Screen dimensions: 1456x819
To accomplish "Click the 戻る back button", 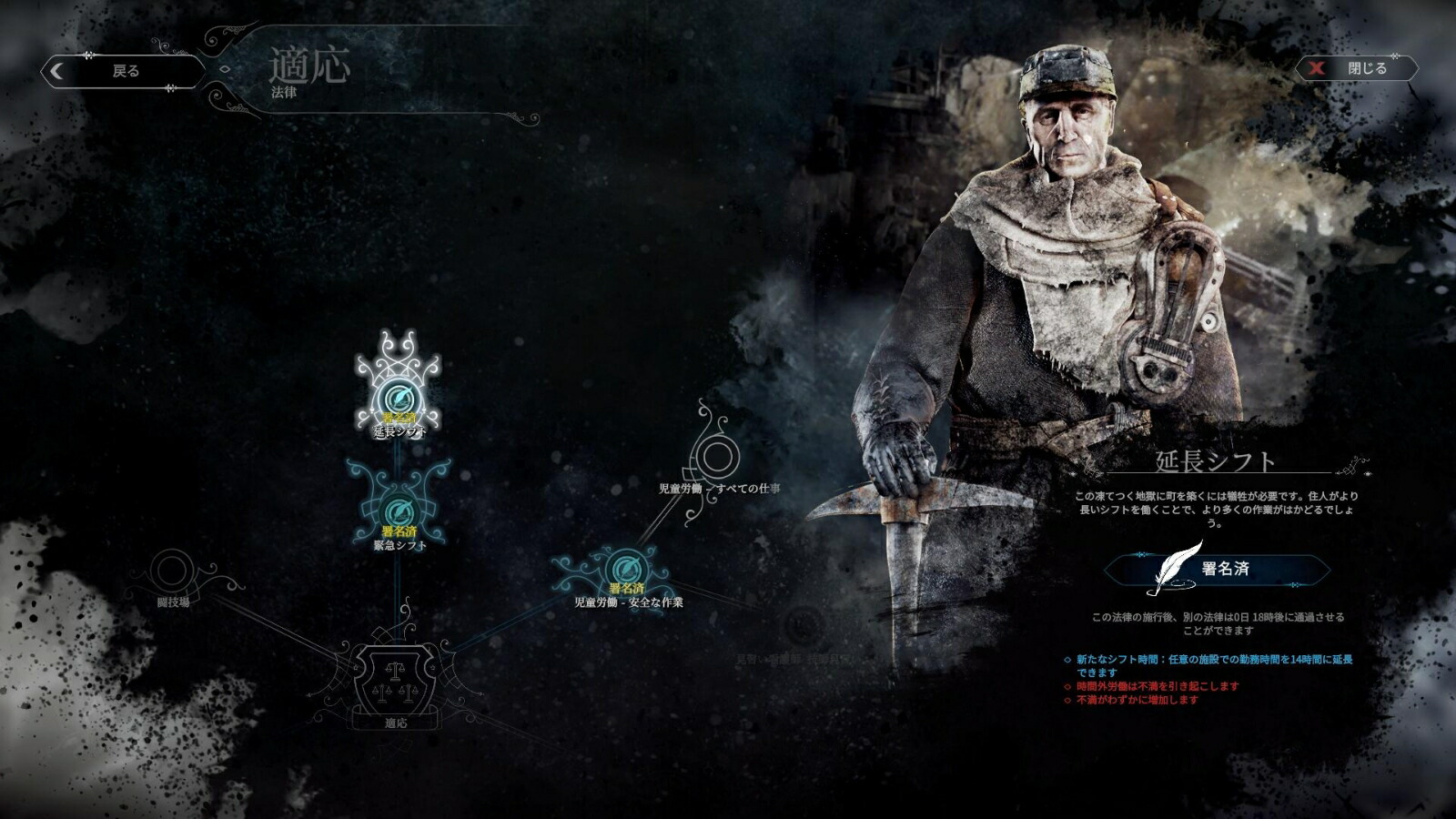I will (x=123, y=69).
